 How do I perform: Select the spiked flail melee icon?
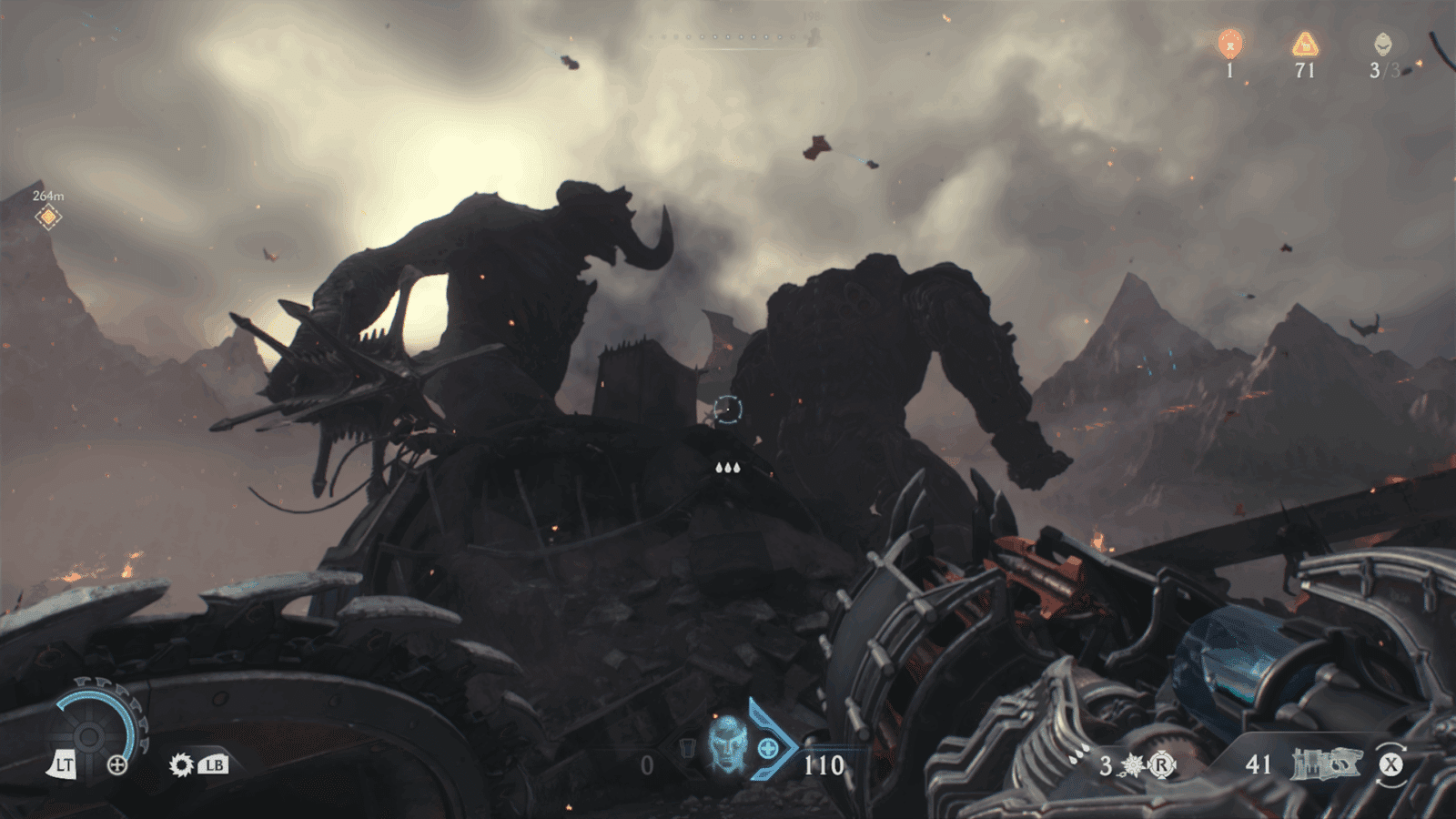[1133, 765]
